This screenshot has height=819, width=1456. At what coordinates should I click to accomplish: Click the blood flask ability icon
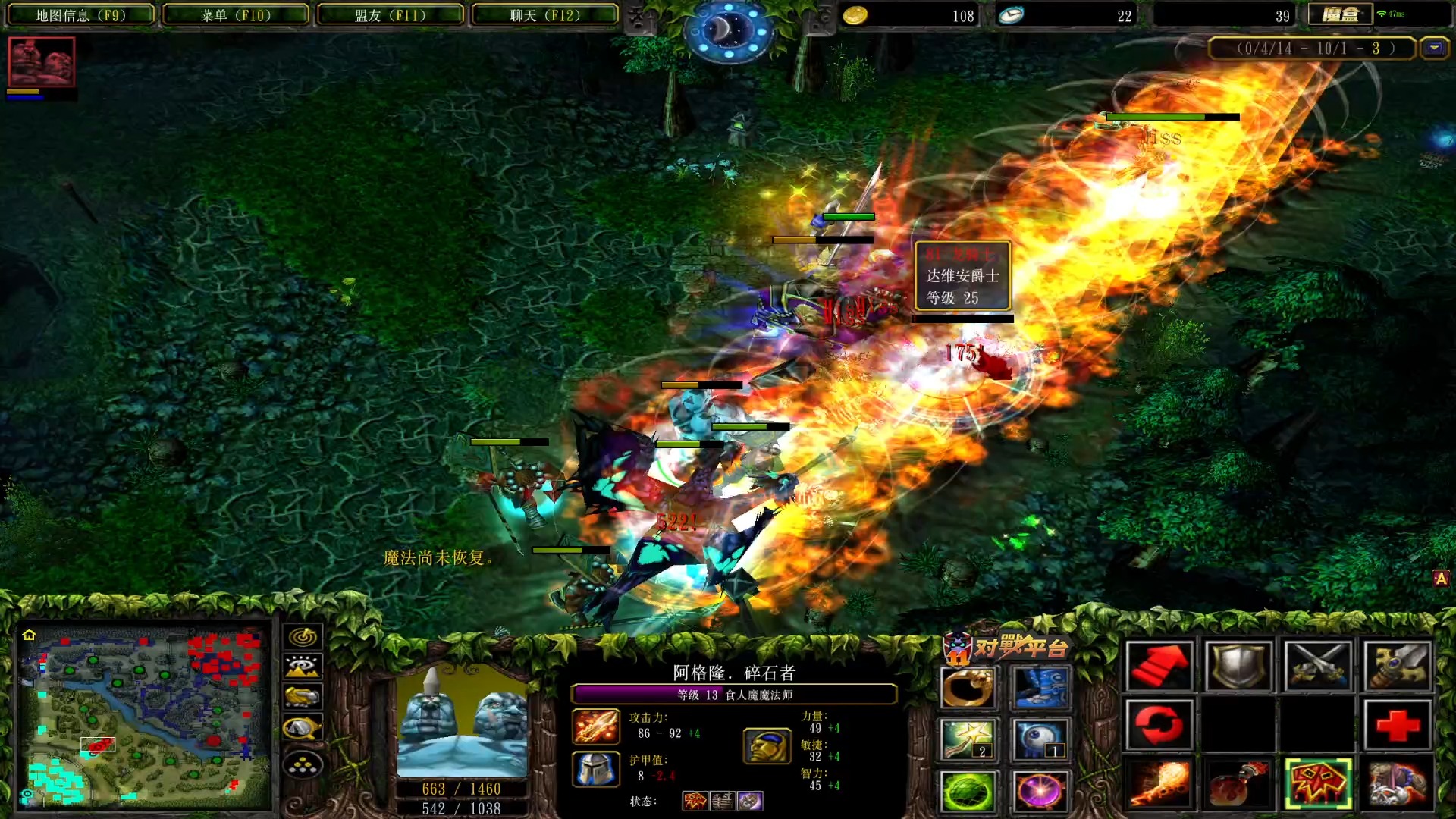pyautogui.click(x=1238, y=783)
